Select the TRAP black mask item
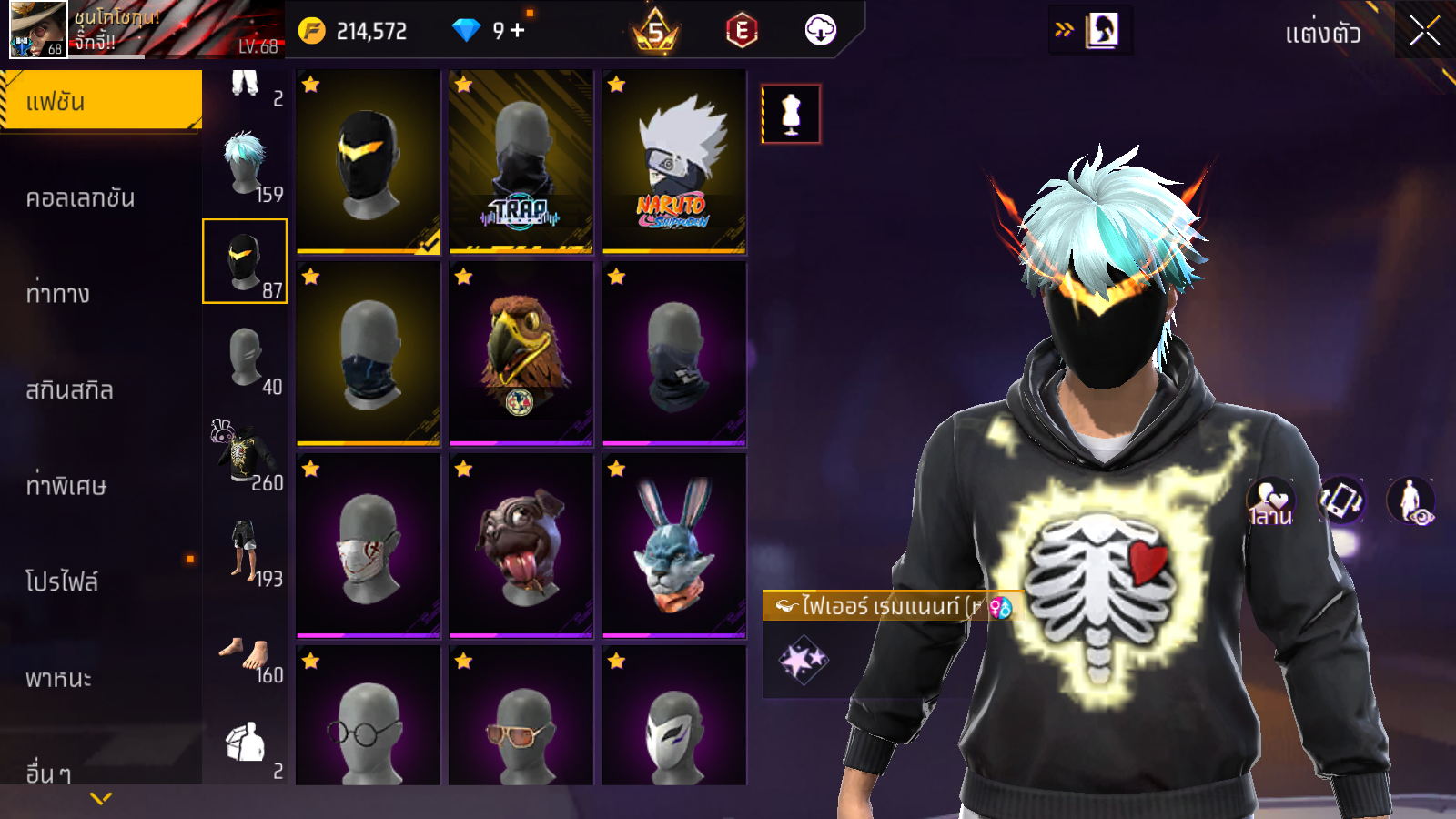This screenshot has height=819, width=1456. tap(521, 162)
